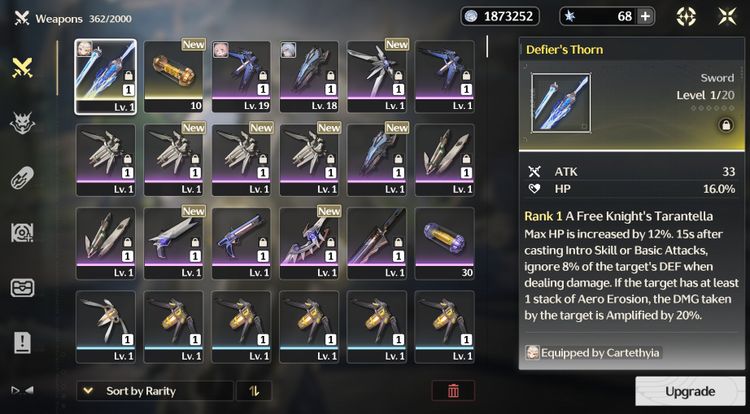Switch to the Weapons crossed-swords tab

pyautogui.click(x=22, y=67)
